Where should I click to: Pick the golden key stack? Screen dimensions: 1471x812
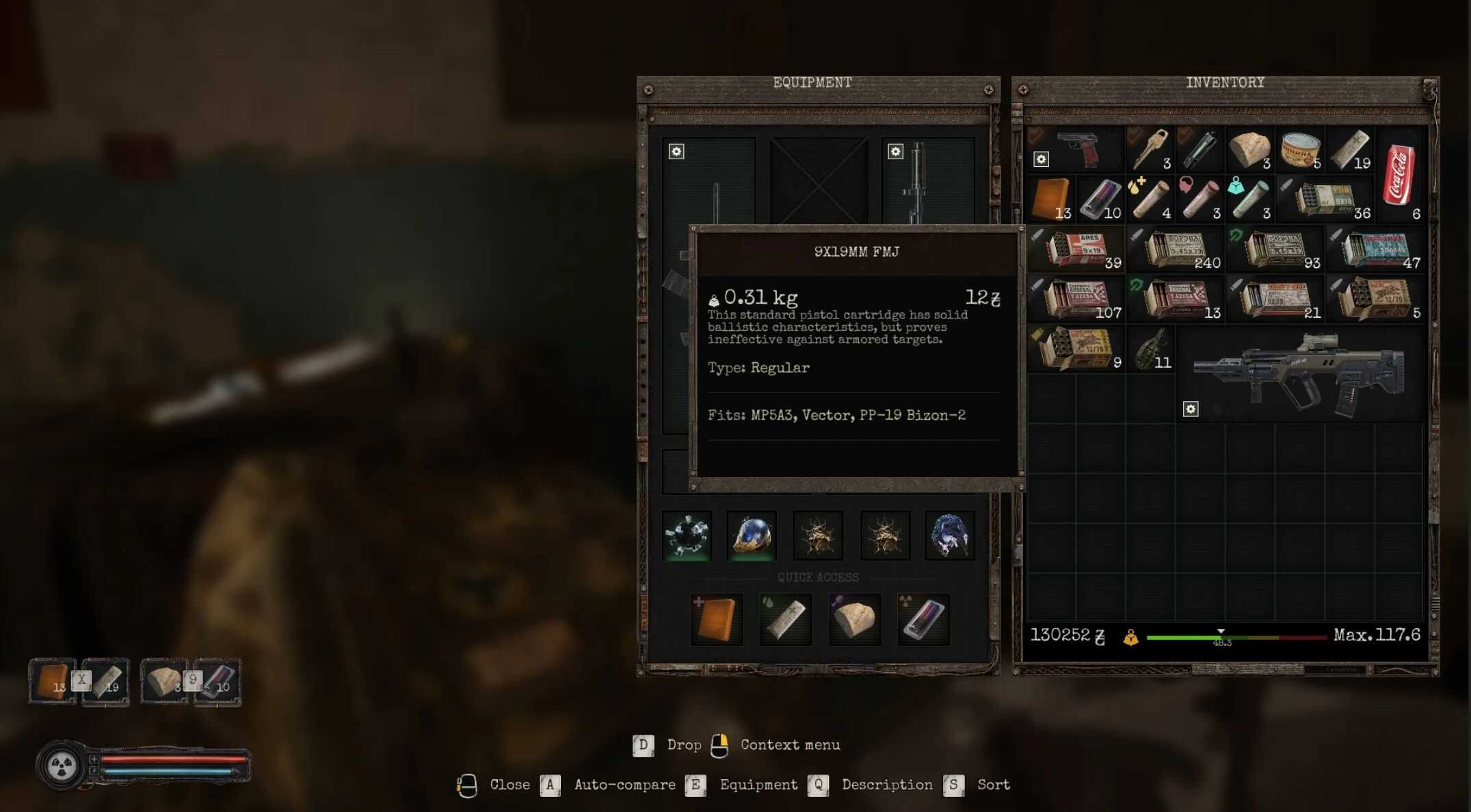point(1150,149)
